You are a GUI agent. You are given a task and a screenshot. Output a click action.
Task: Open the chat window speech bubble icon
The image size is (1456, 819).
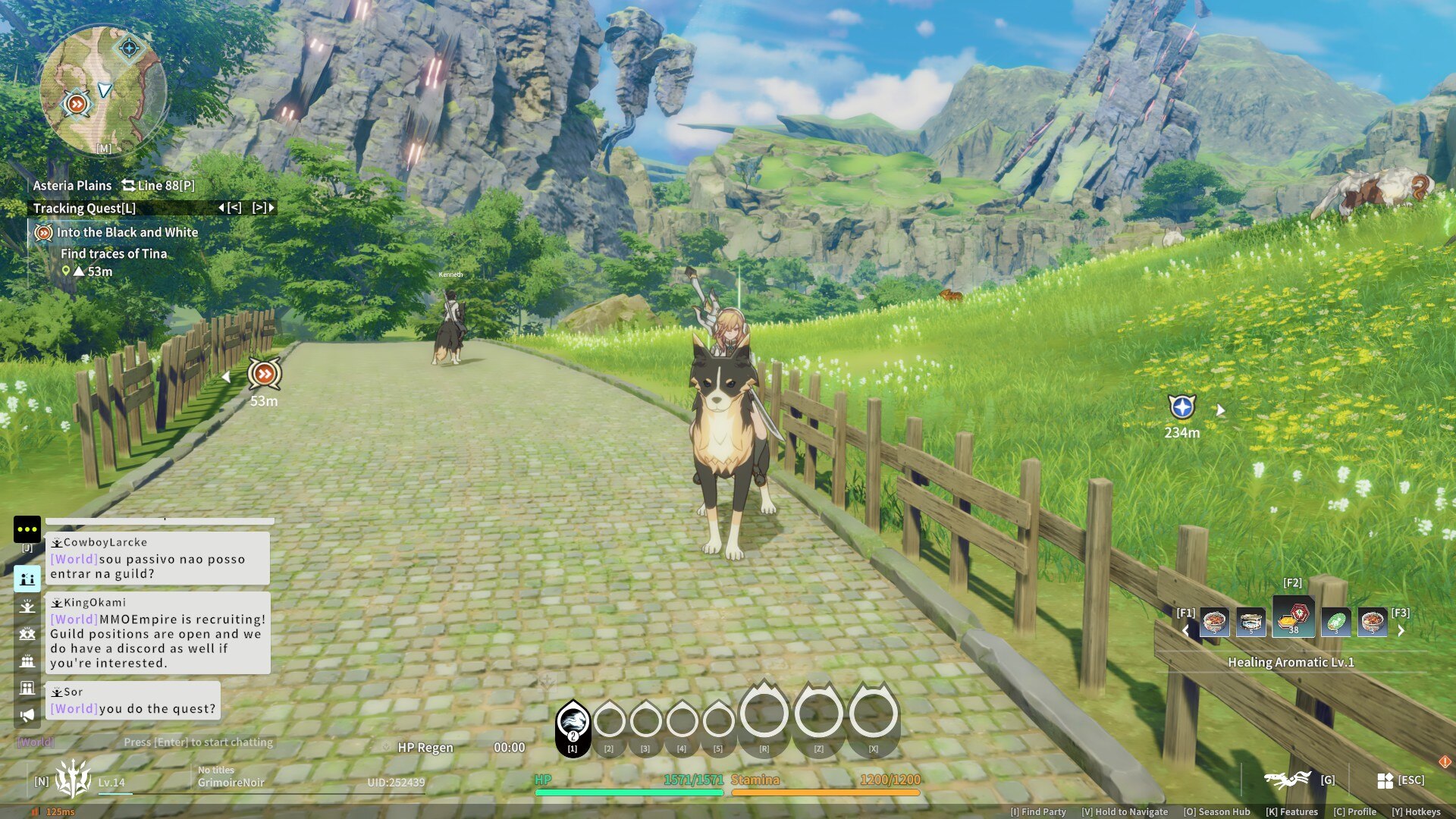coord(27,529)
